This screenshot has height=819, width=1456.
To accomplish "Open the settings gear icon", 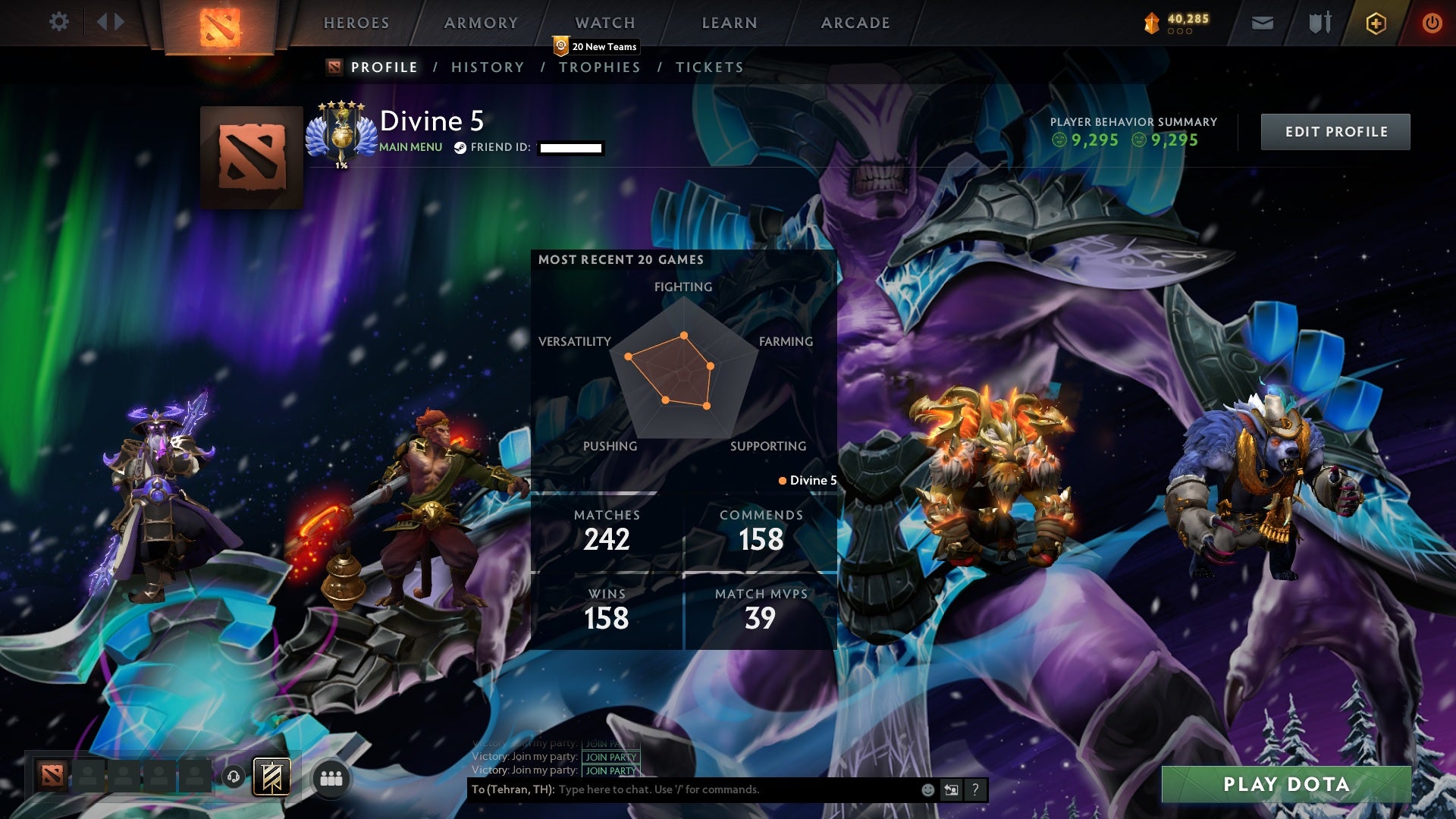I will click(x=59, y=23).
